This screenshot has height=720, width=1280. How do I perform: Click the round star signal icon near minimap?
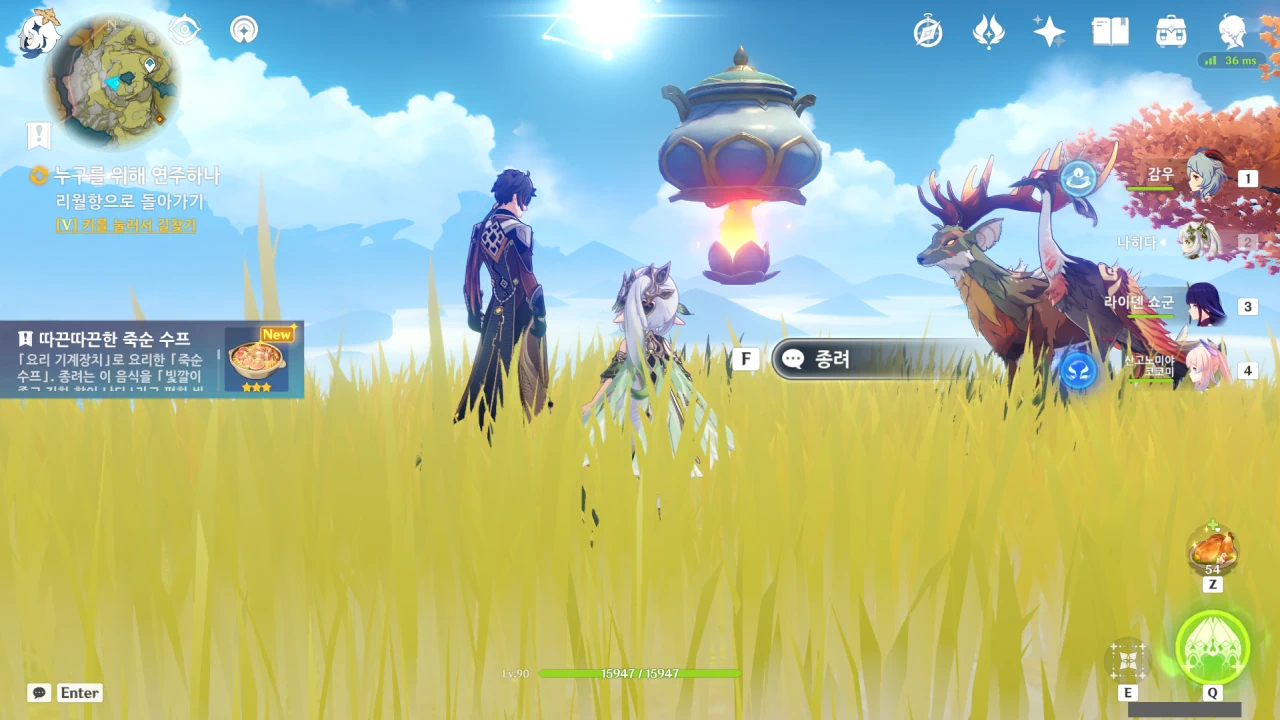pos(243,30)
